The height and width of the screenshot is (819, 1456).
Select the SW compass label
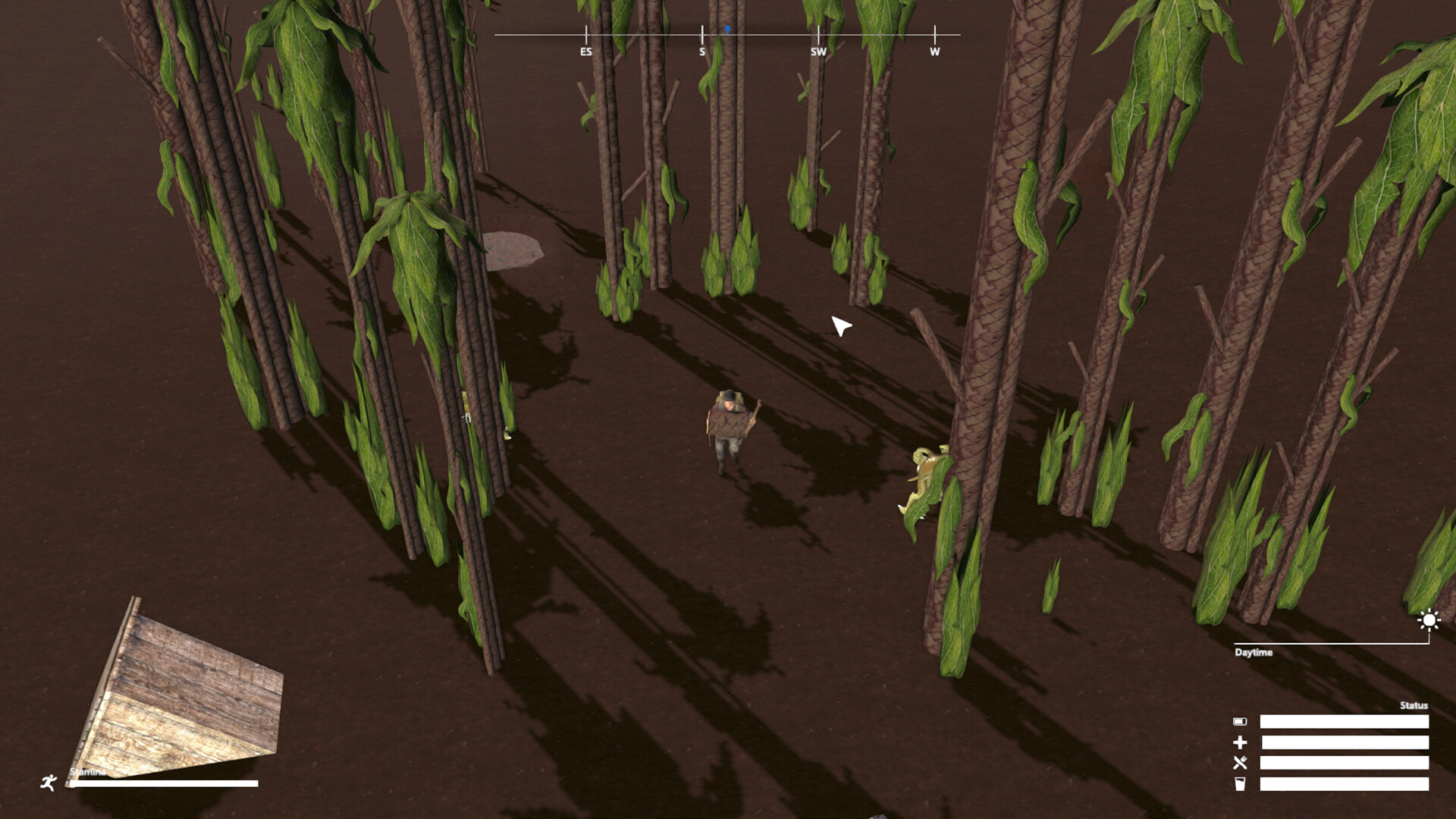coord(818,52)
